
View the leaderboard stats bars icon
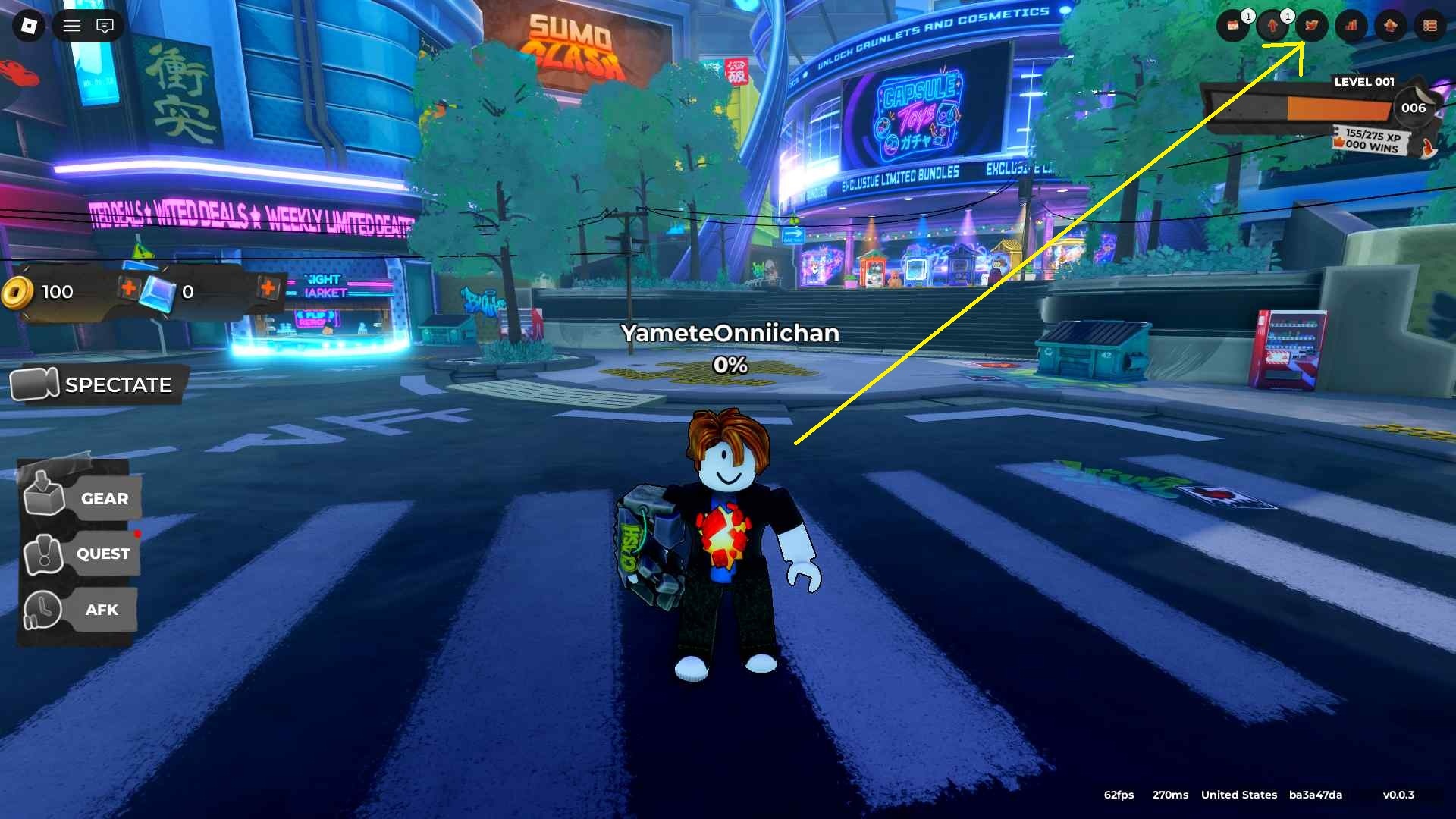click(x=1351, y=25)
